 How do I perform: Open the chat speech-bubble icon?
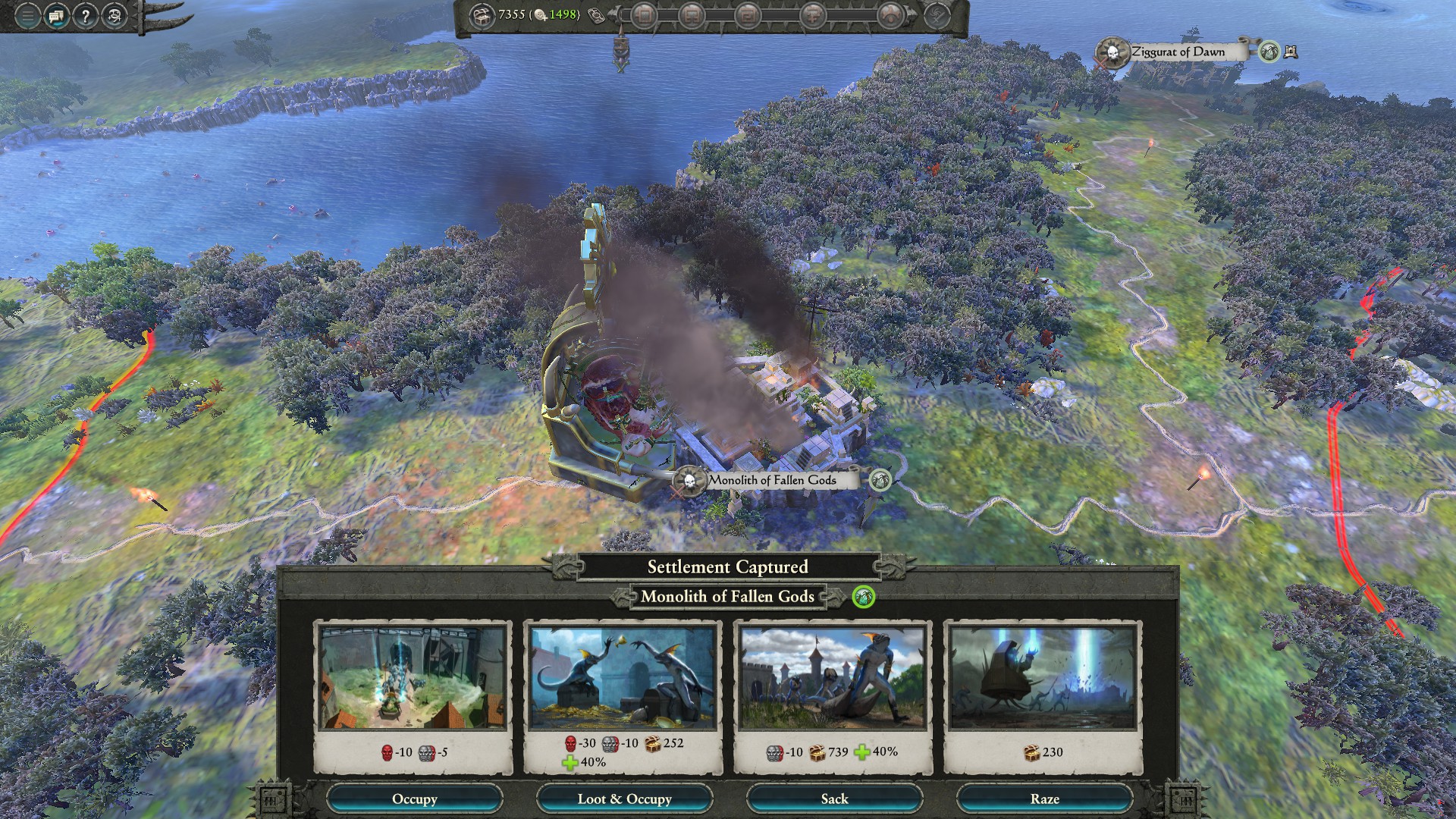pyautogui.click(x=56, y=15)
